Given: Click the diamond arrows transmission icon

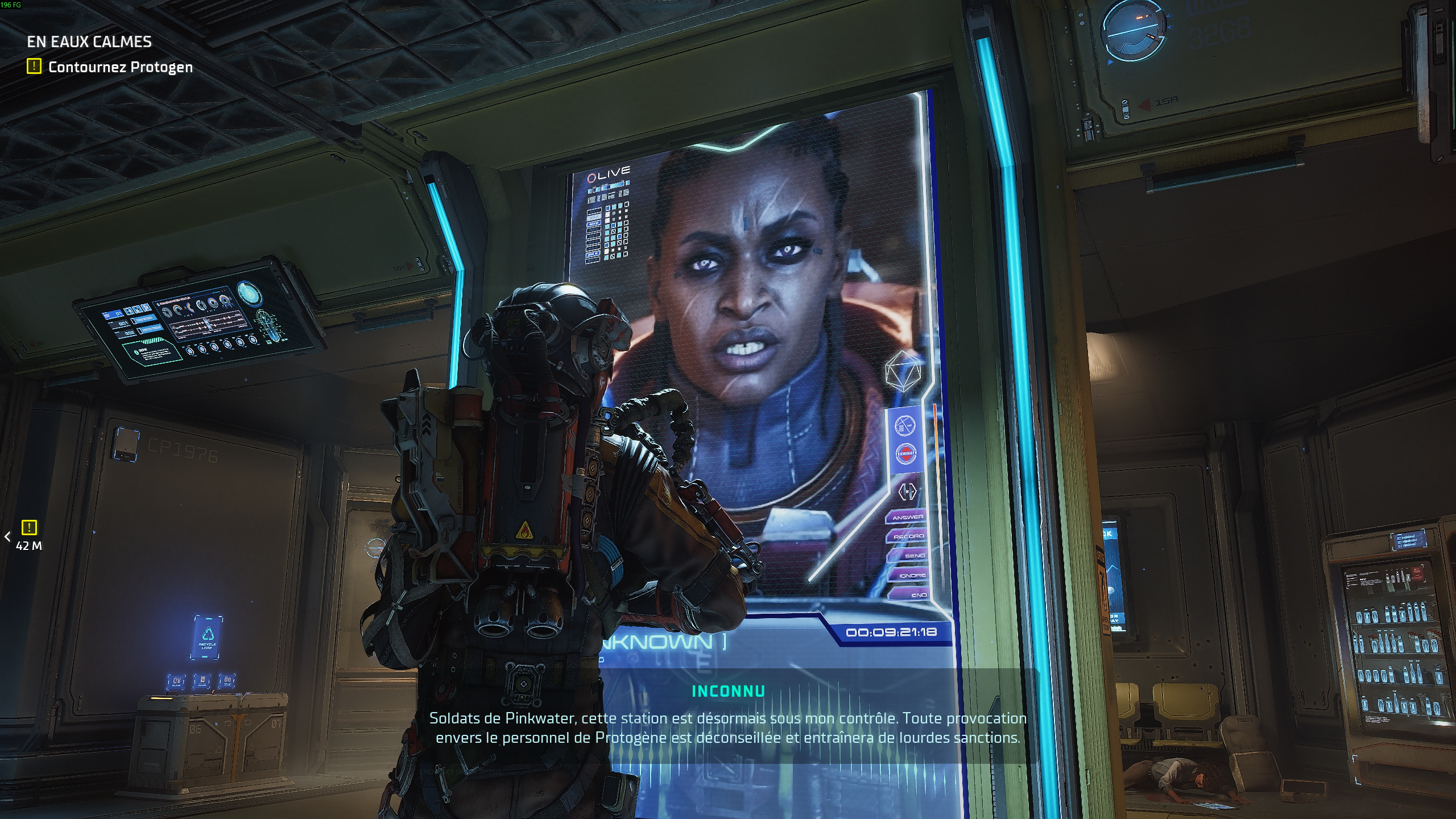Looking at the screenshot, I should click(x=908, y=490).
